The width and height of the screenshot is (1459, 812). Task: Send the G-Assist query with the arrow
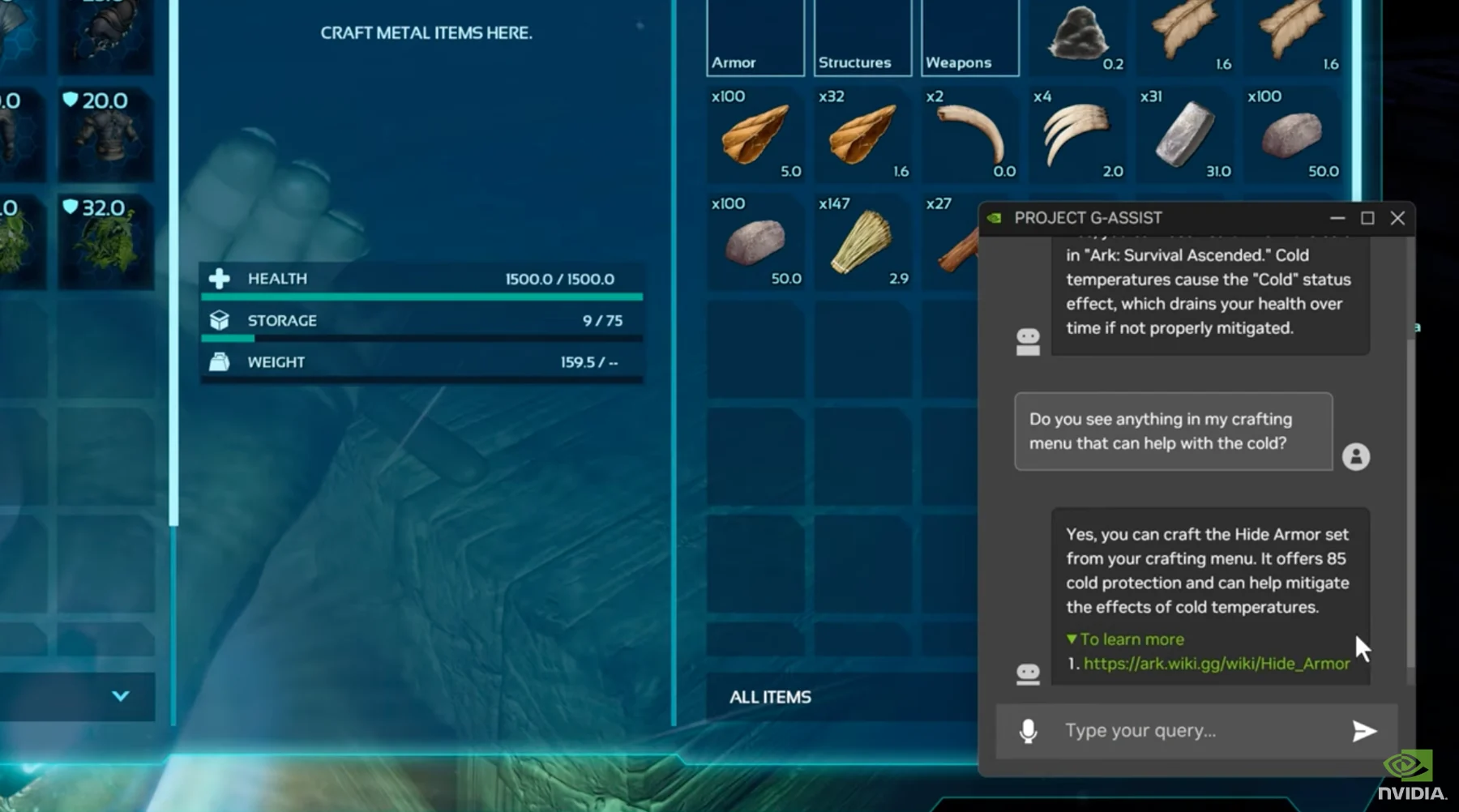click(x=1364, y=731)
